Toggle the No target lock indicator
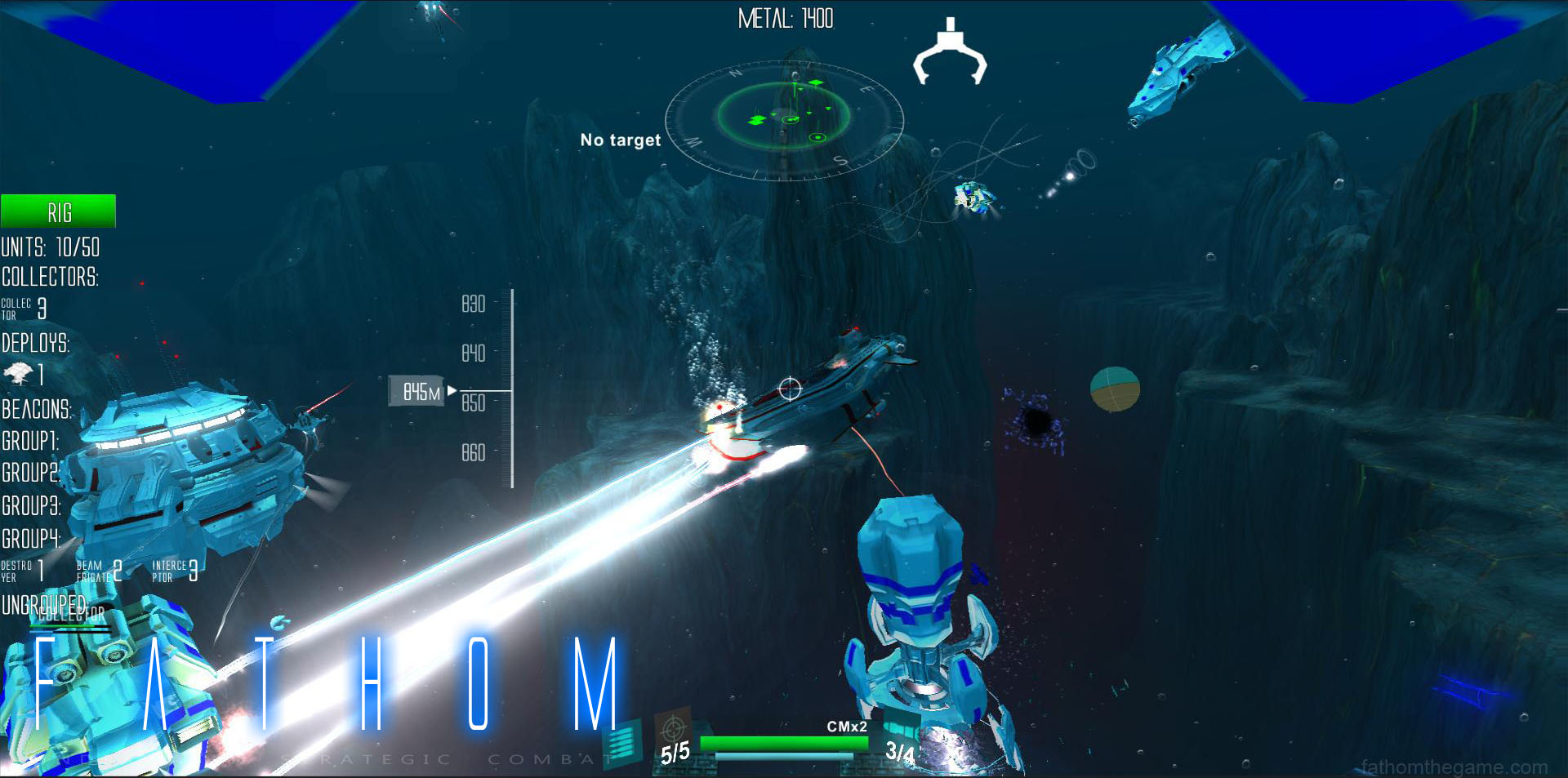This screenshot has width=1568, height=778. point(620,140)
